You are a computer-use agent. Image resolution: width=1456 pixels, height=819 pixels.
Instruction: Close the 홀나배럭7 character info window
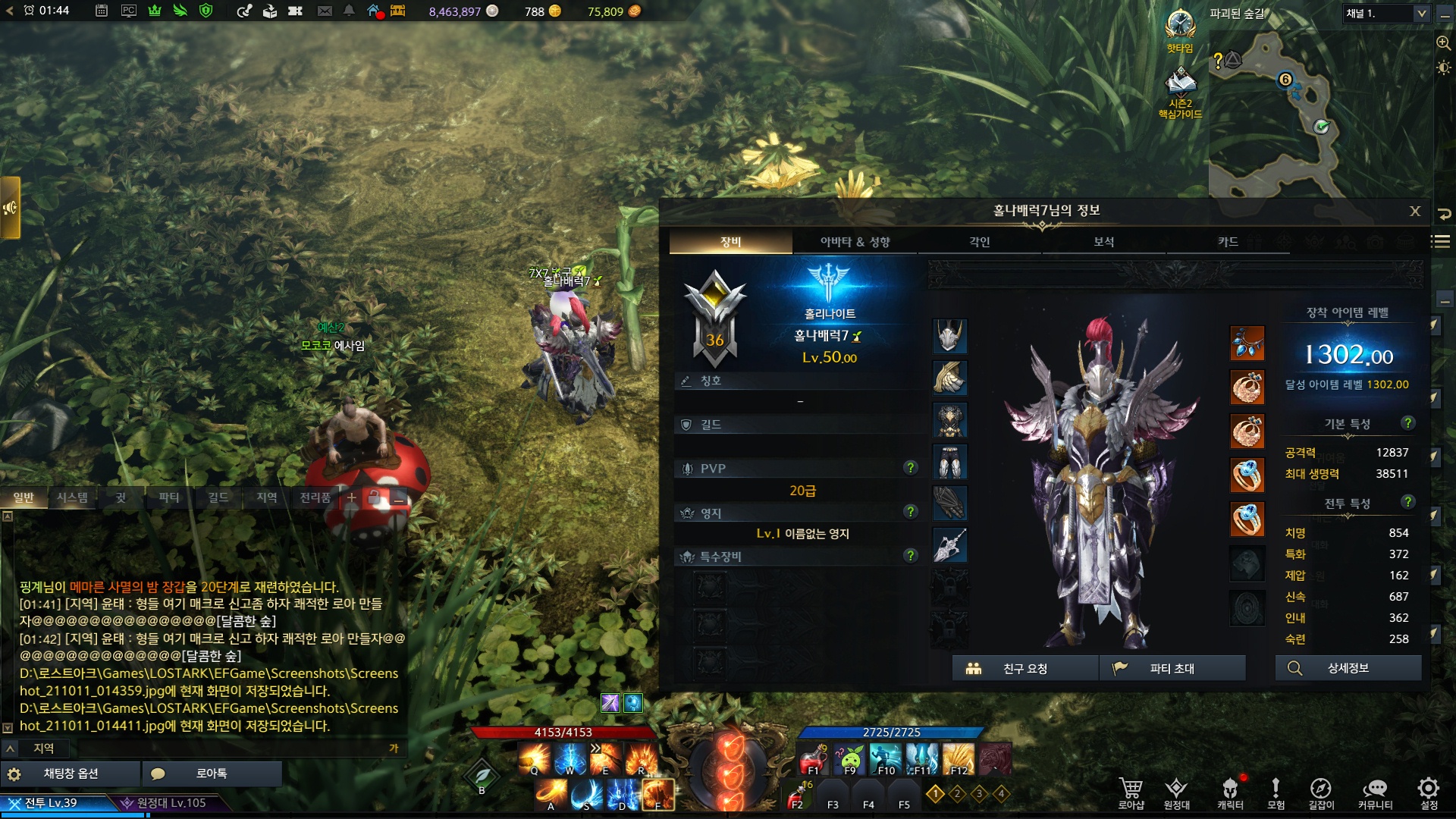coord(1414,212)
